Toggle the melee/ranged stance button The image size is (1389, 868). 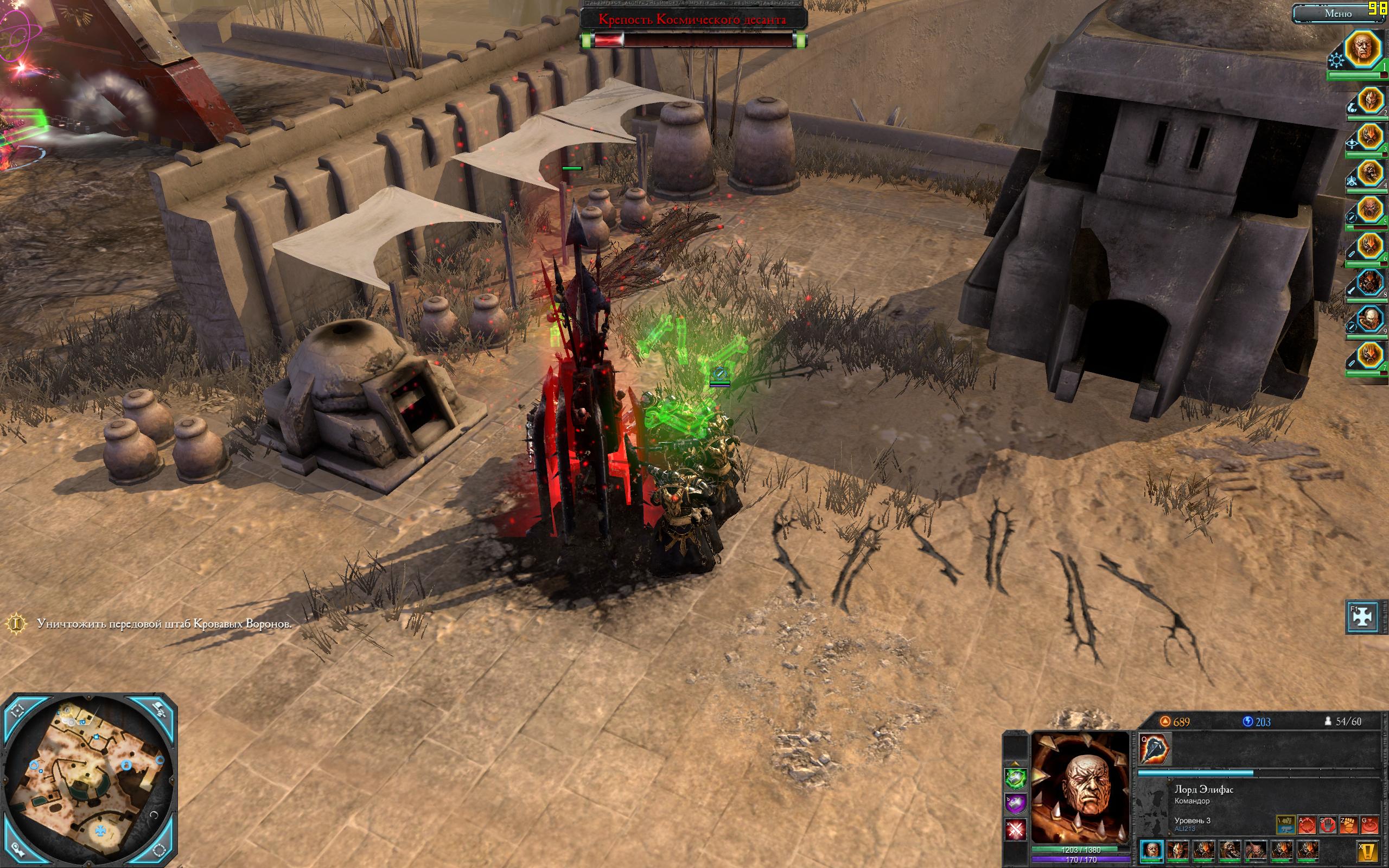pyautogui.click(x=1285, y=825)
